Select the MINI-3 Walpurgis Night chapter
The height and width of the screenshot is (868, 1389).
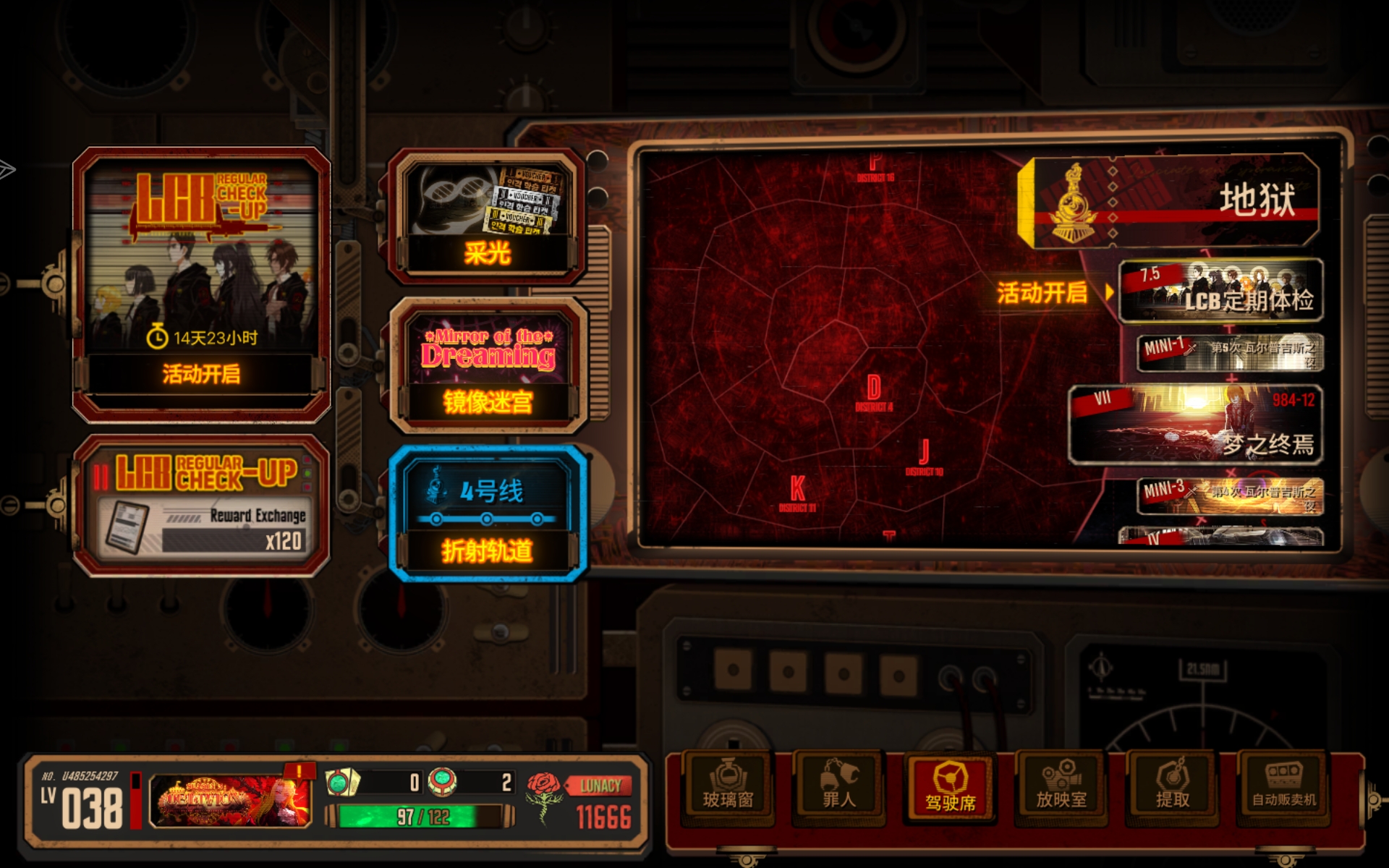point(1229,496)
